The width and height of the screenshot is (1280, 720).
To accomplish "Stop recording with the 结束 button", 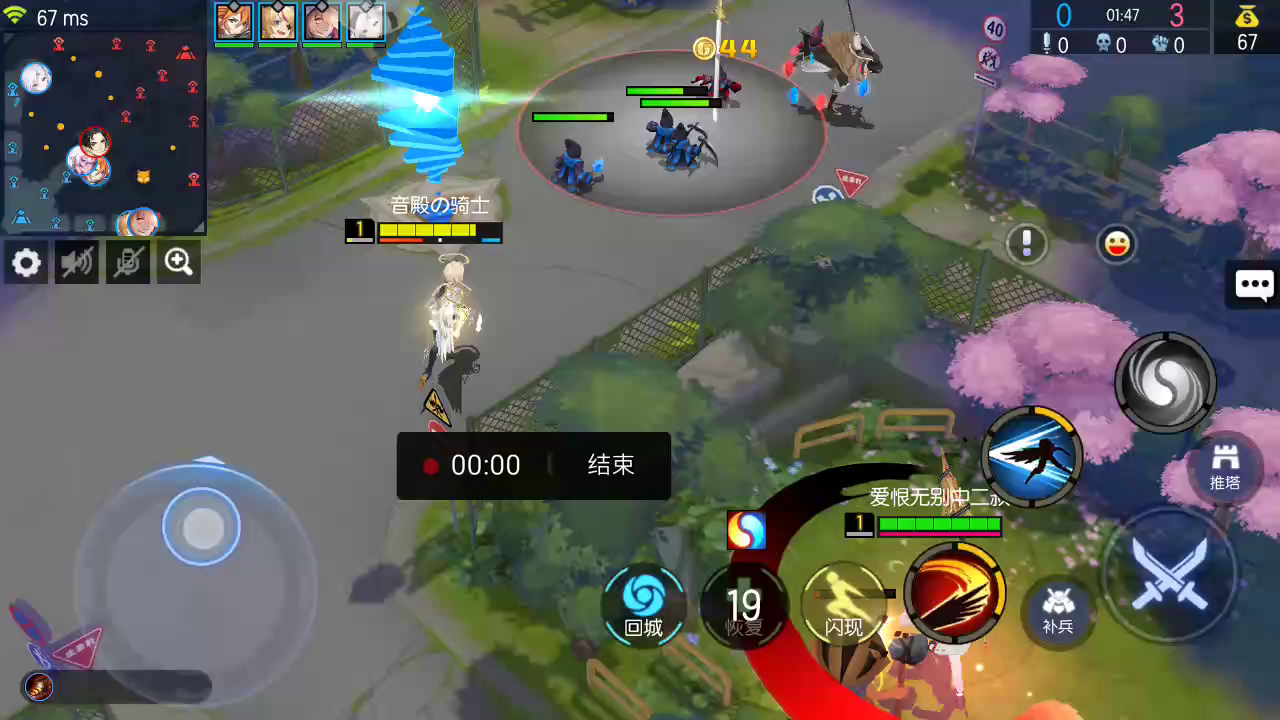I will point(609,465).
